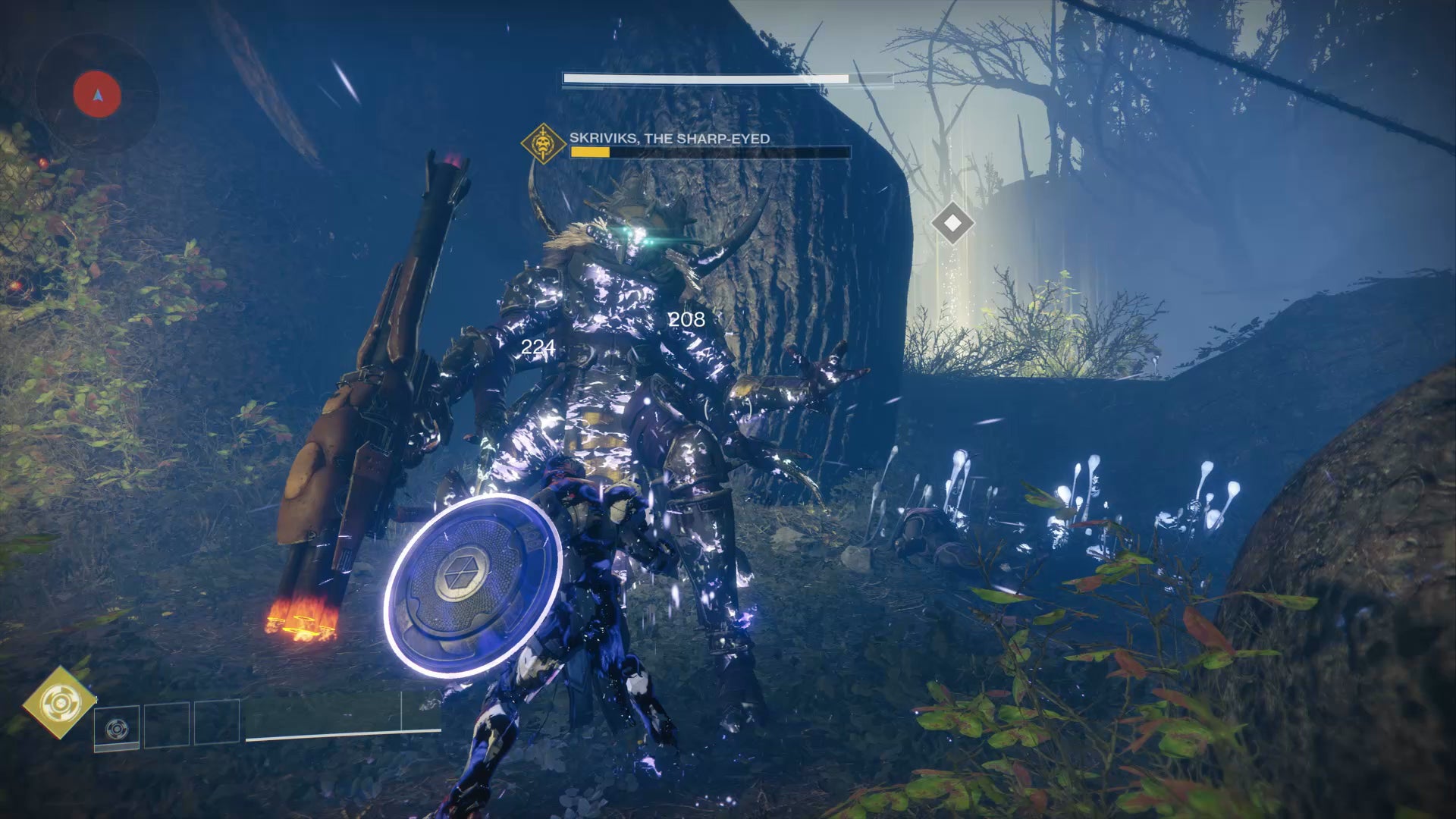Click the white diamond objective waypoint marker
Screen dimensions: 1456x819
tap(952, 223)
